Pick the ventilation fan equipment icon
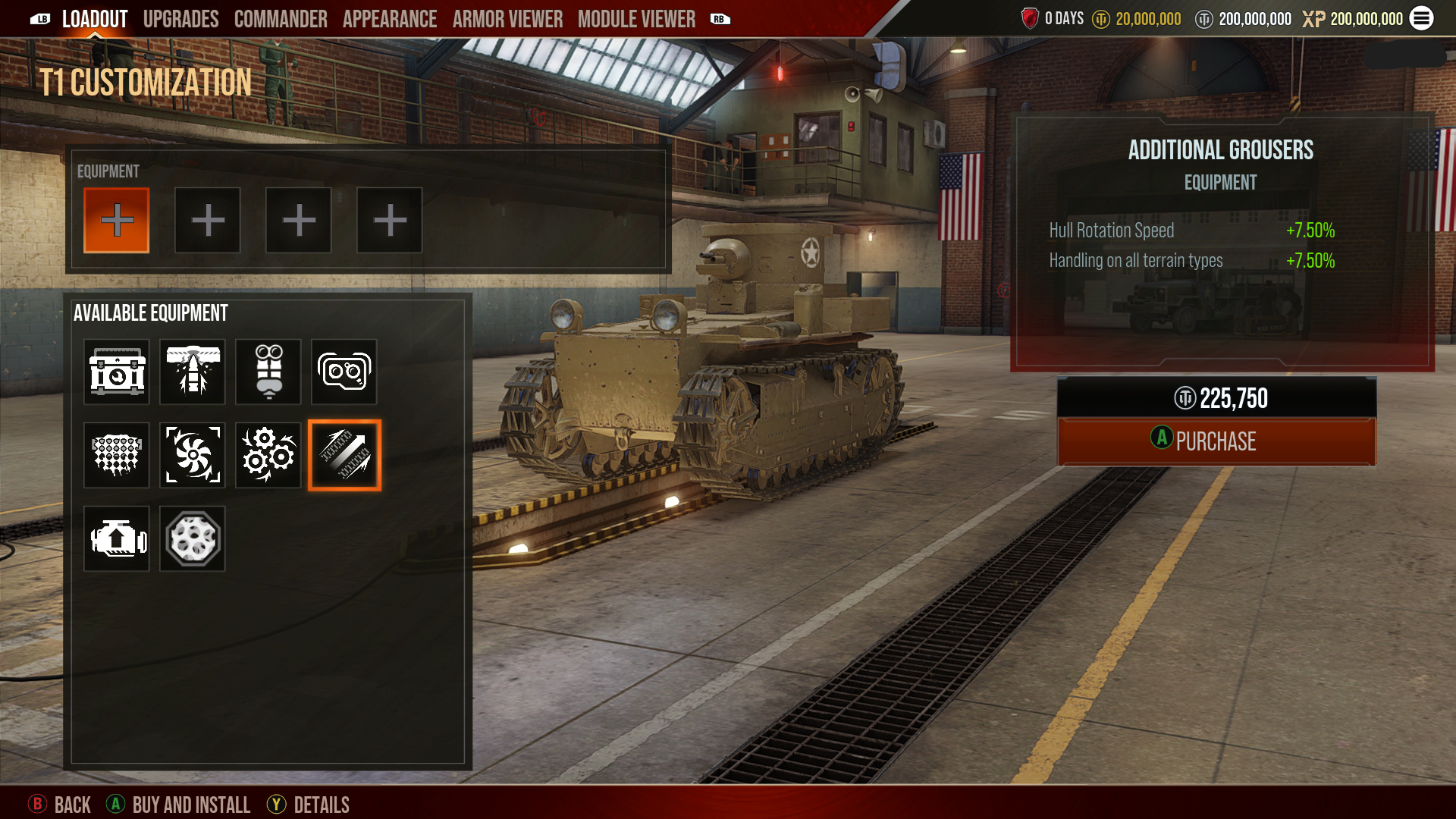Viewport: 1456px width, 819px height. pyautogui.click(x=193, y=455)
